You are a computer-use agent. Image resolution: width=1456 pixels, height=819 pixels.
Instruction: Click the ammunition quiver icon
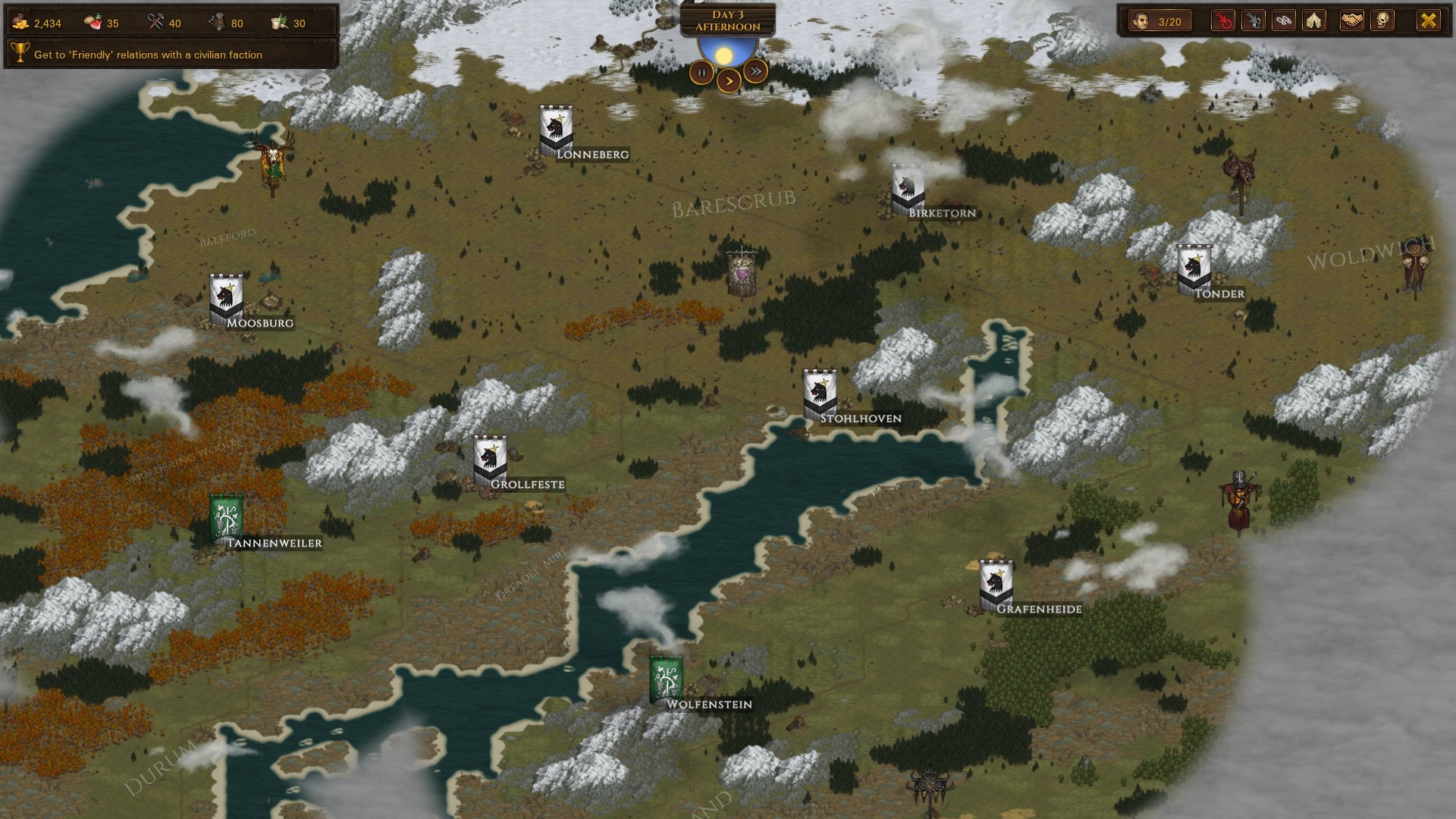coord(218,23)
